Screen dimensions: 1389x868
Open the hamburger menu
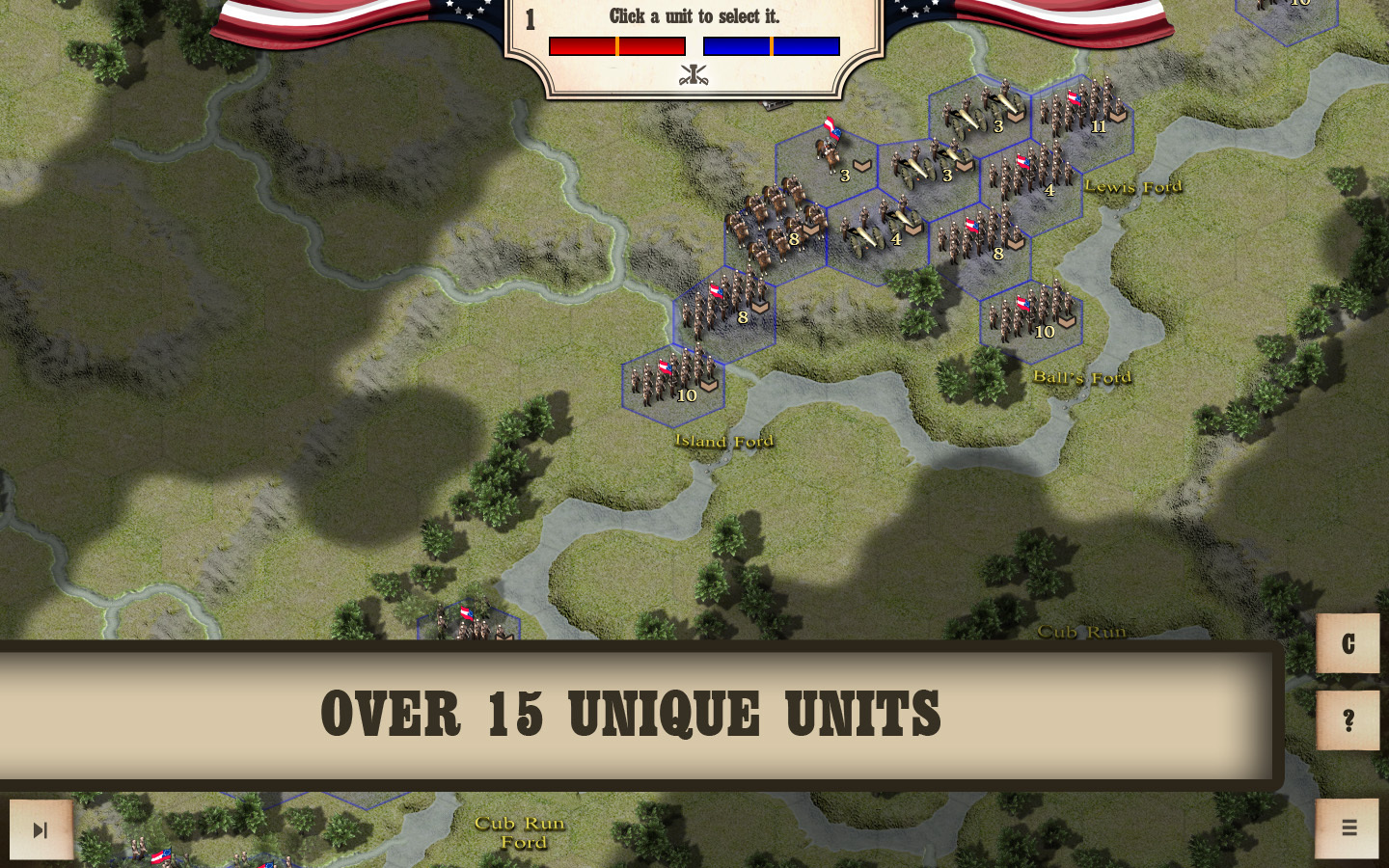(1348, 828)
